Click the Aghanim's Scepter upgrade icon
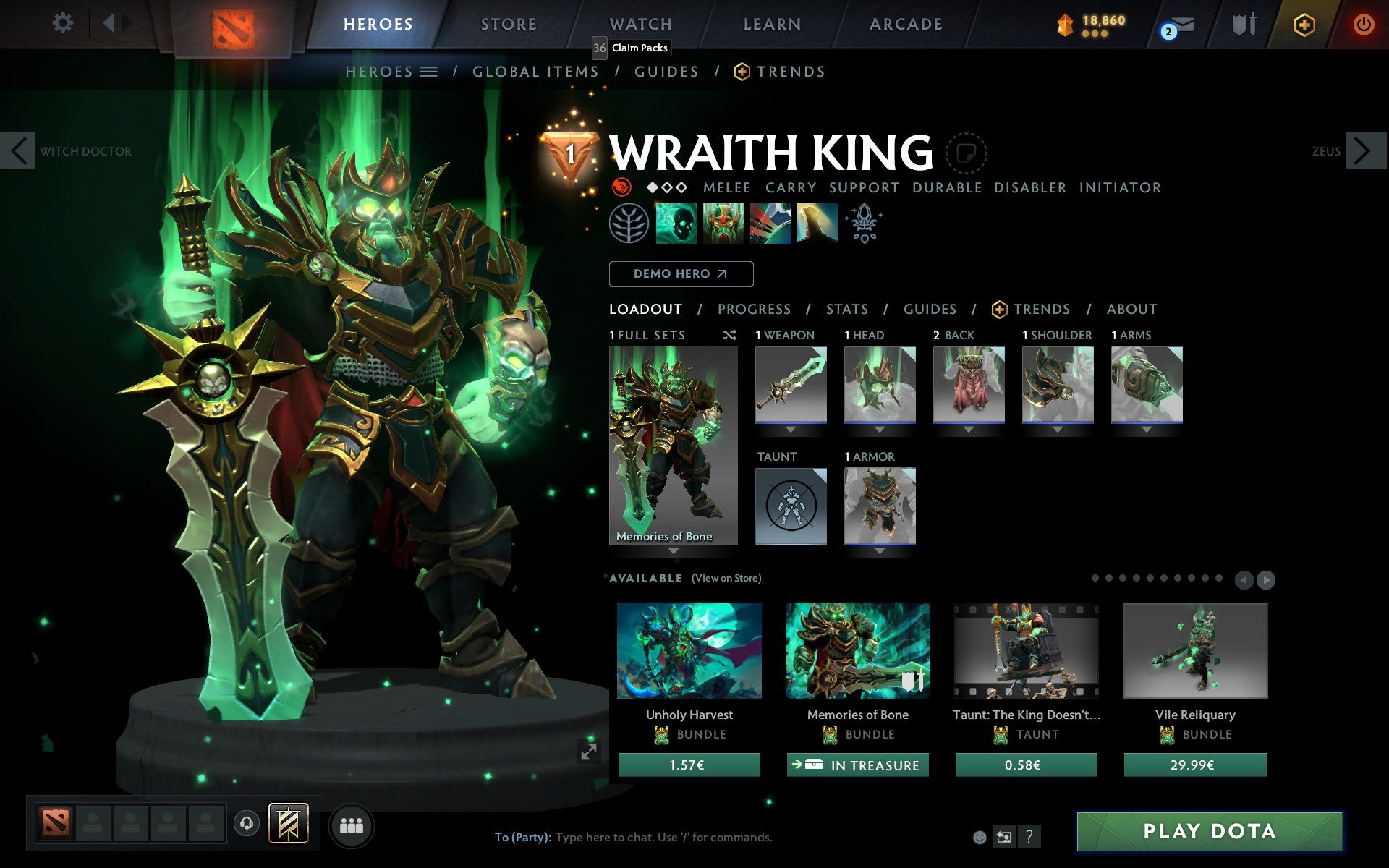 pyautogui.click(x=865, y=224)
